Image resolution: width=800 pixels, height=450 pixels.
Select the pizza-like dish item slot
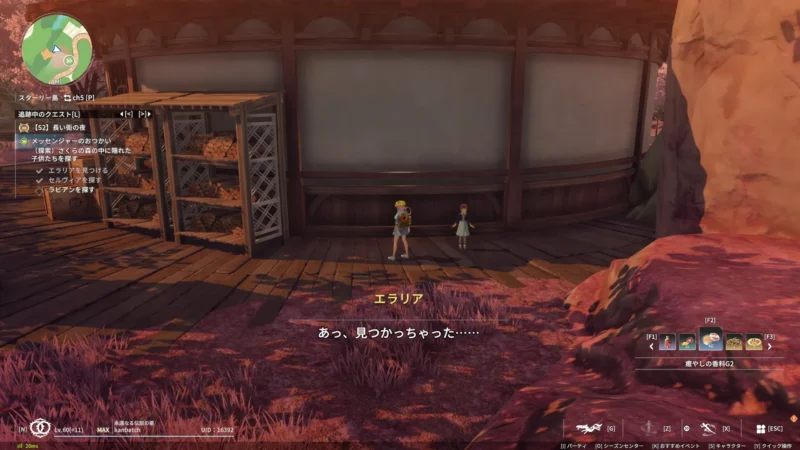click(x=755, y=342)
